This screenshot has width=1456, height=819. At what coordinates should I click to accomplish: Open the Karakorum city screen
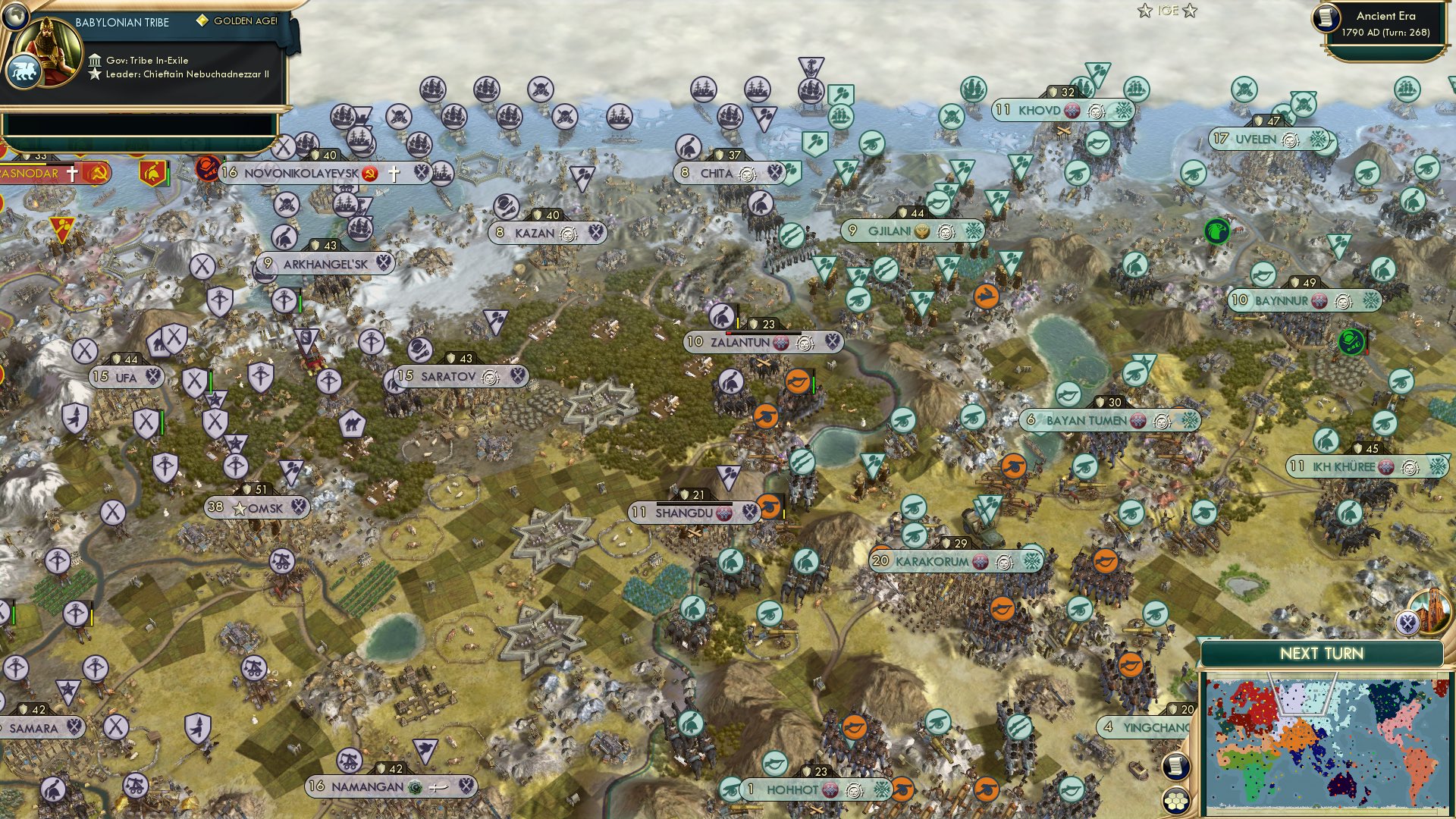click(934, 563)
